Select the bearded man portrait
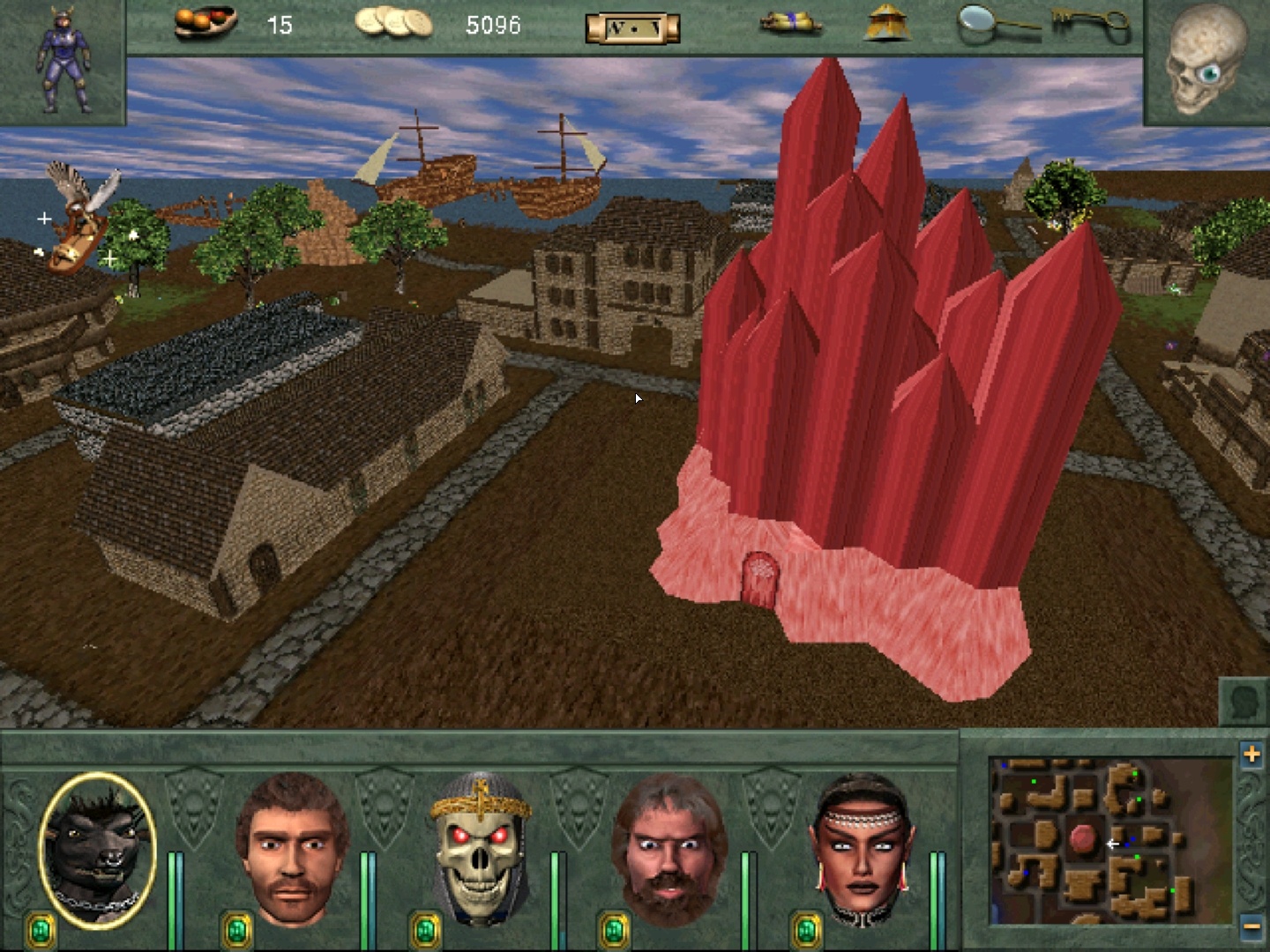This screenshot has height=952, width=1270. tap(670, 848)
